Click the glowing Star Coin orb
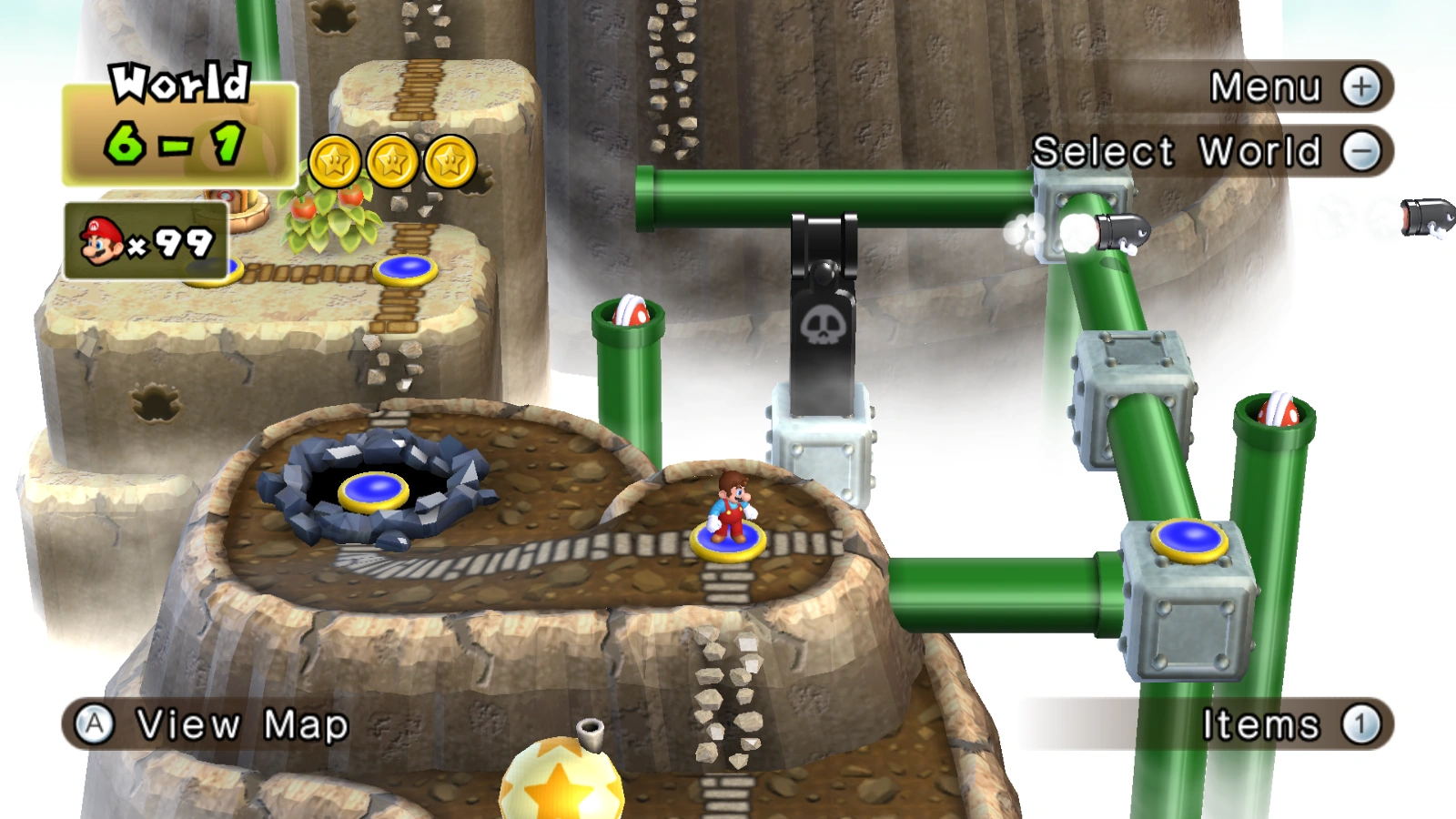 click(561, 784)
